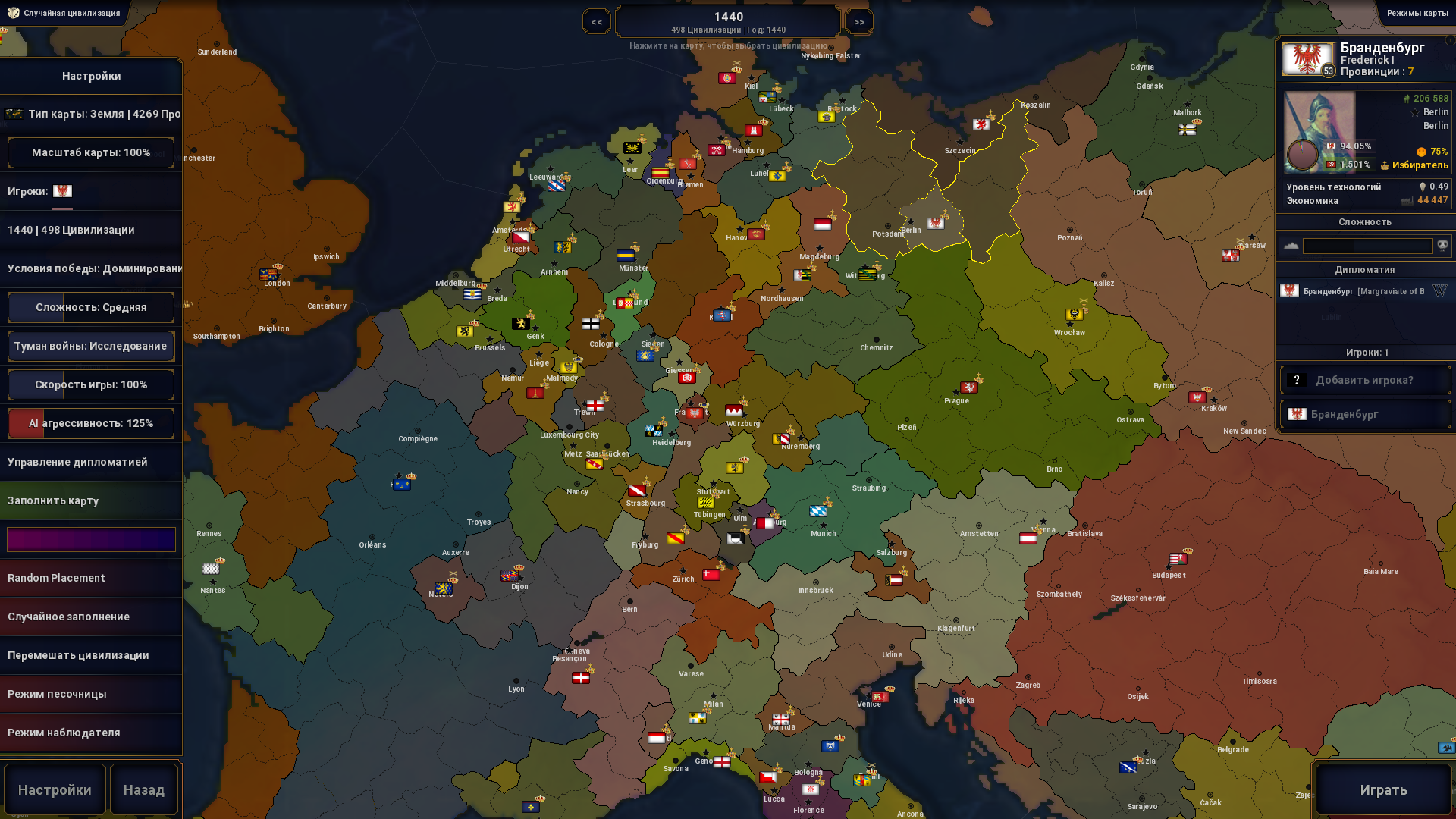The height and width of the screenshot is (819, 1456).
Task: Click the '>>' arrow to advance the year
Action: point(858,21)
